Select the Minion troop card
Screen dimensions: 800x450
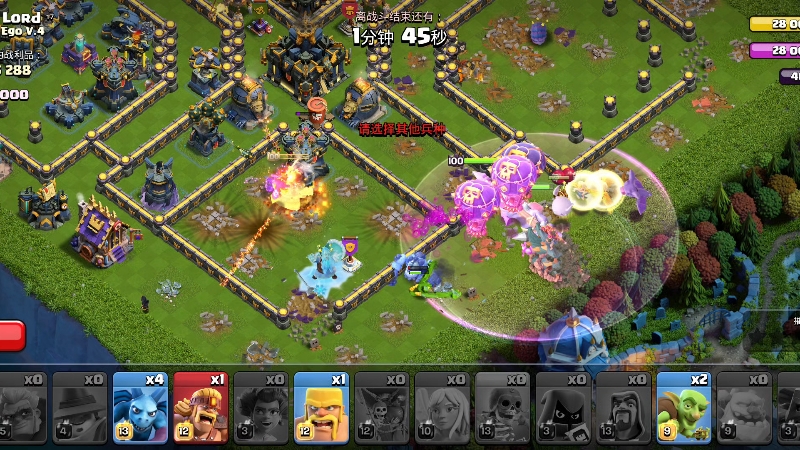coord(141,407)
